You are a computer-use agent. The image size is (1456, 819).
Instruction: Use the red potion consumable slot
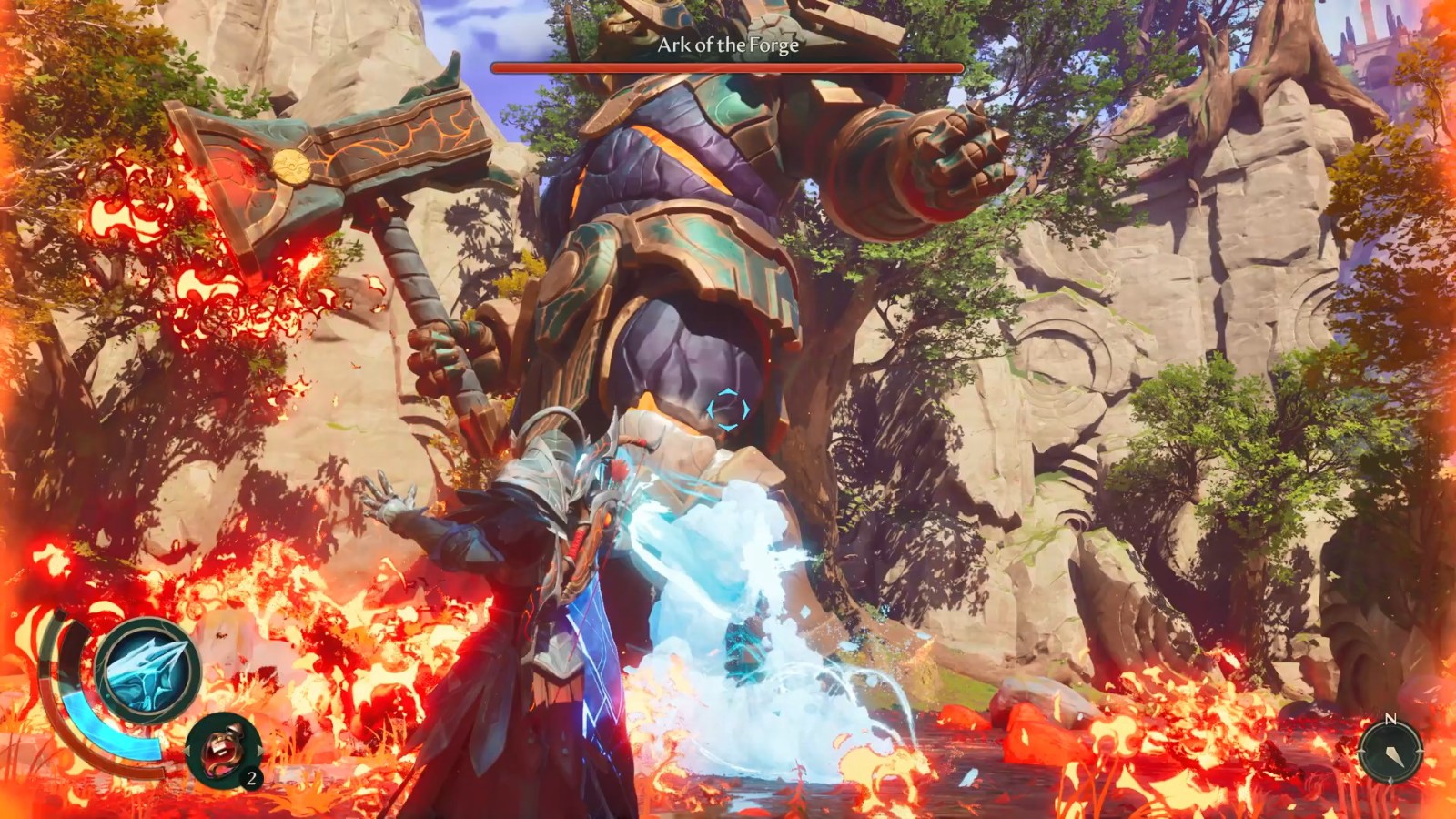click(223, 750)
